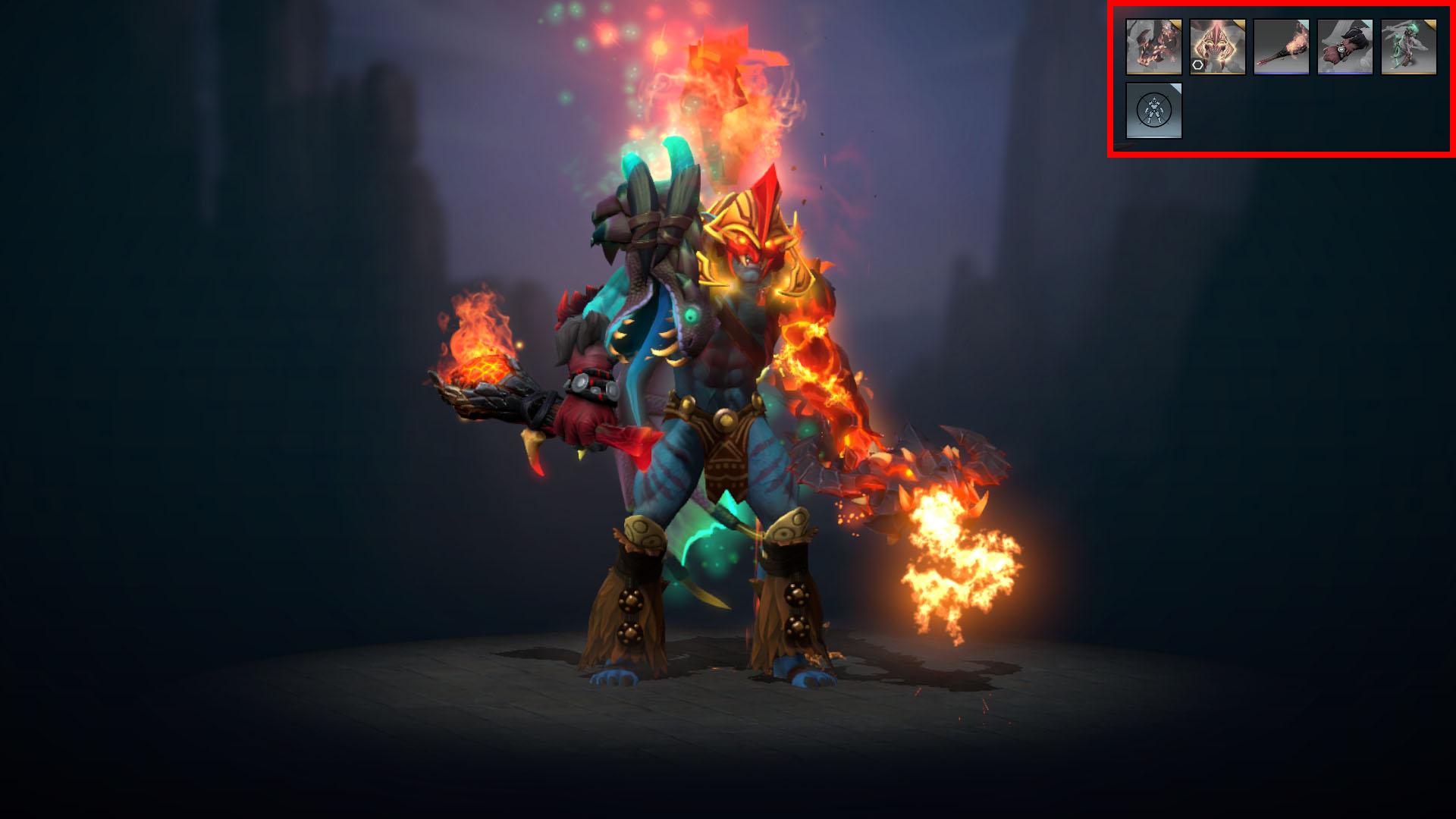The image size is (1456, 819).
Task: Open the flaming shoulder armor item slot
Action: tap(1153, 47)
